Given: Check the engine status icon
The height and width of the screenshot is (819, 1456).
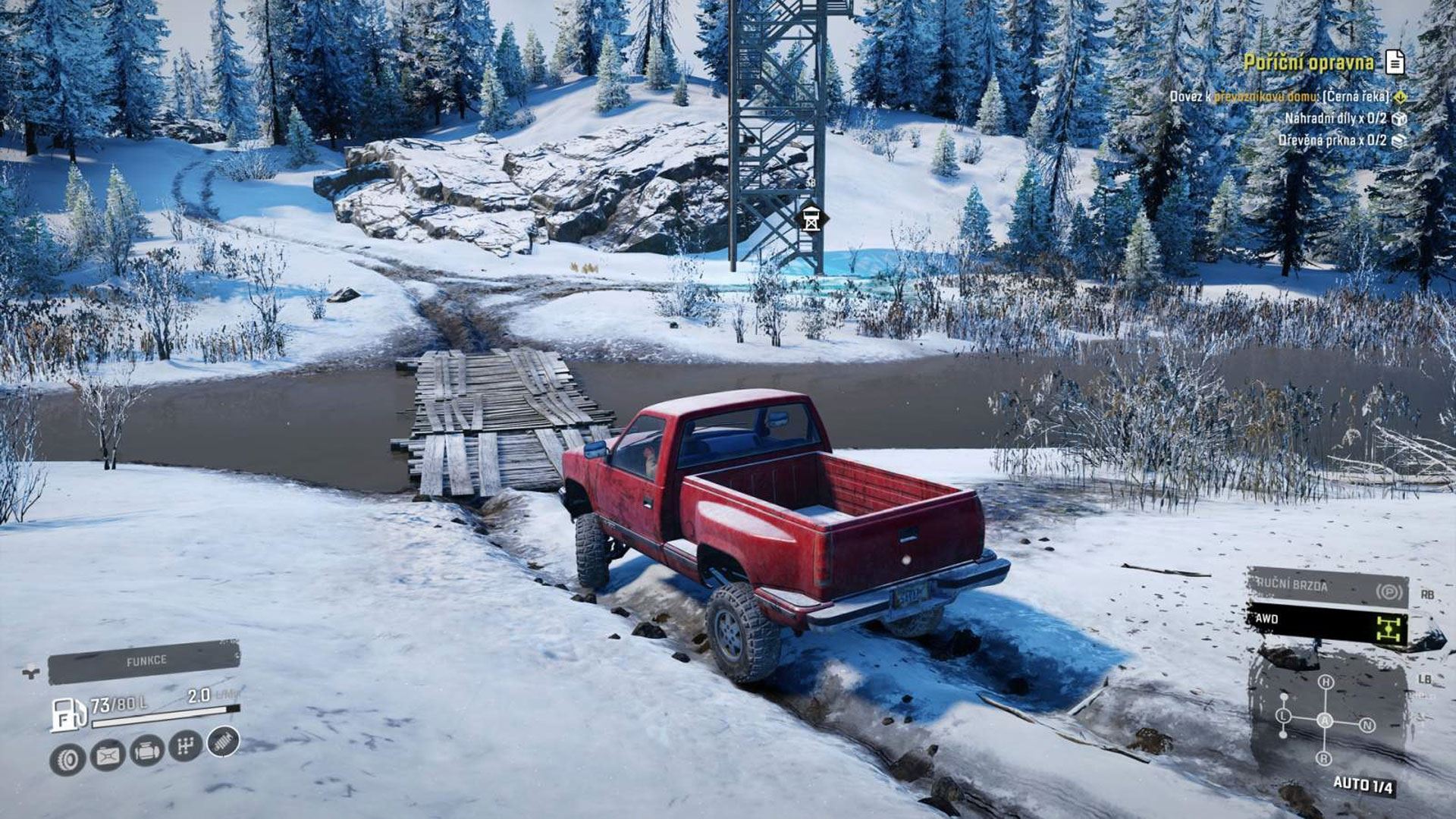Looking at the screenshot, I should (147, 751).
